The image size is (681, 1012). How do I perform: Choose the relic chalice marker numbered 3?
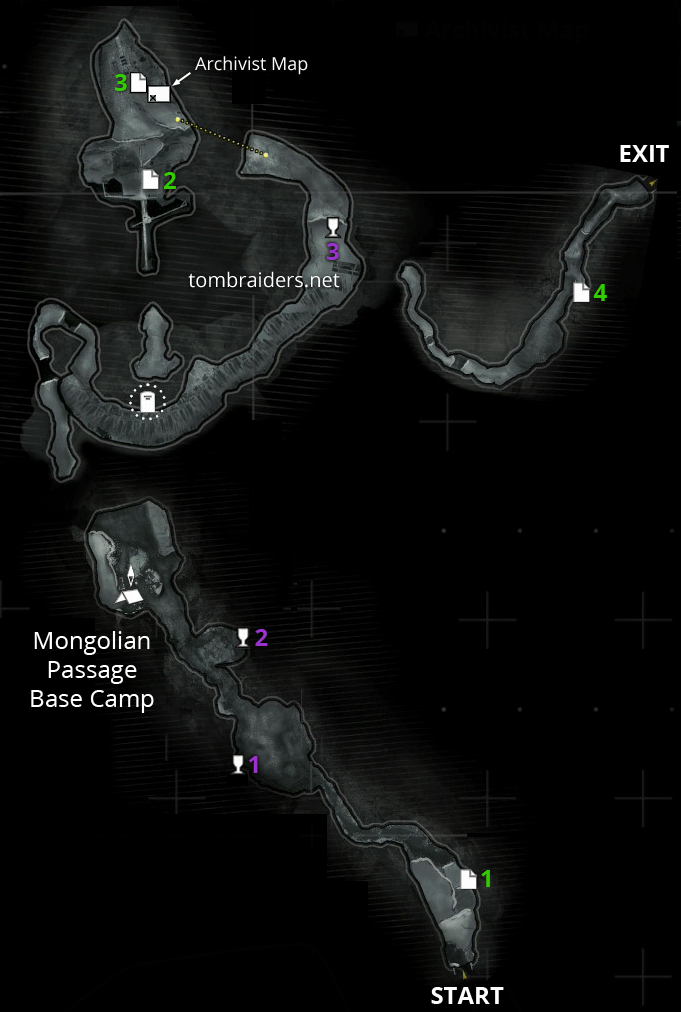point(333,227)
